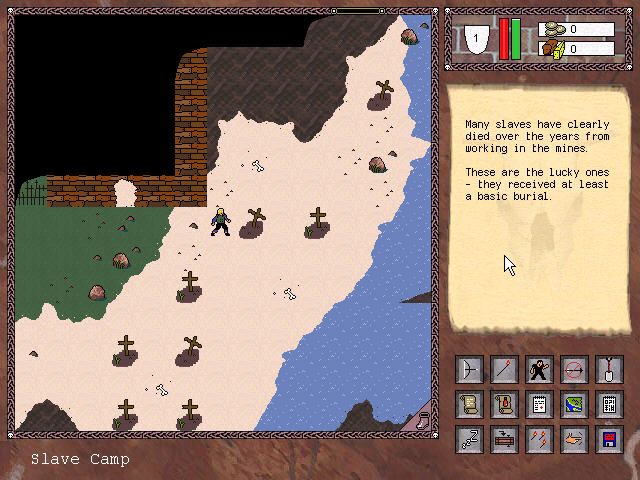Show the notepad journal icon
The width and height of the screenshot is (640, 480).
pos(540,405)
